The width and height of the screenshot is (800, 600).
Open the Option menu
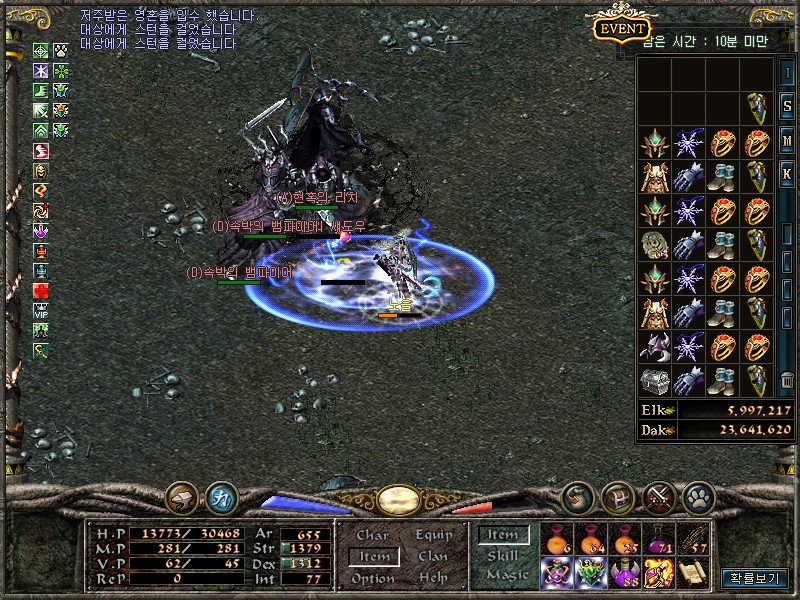click(x=372, y=578)
